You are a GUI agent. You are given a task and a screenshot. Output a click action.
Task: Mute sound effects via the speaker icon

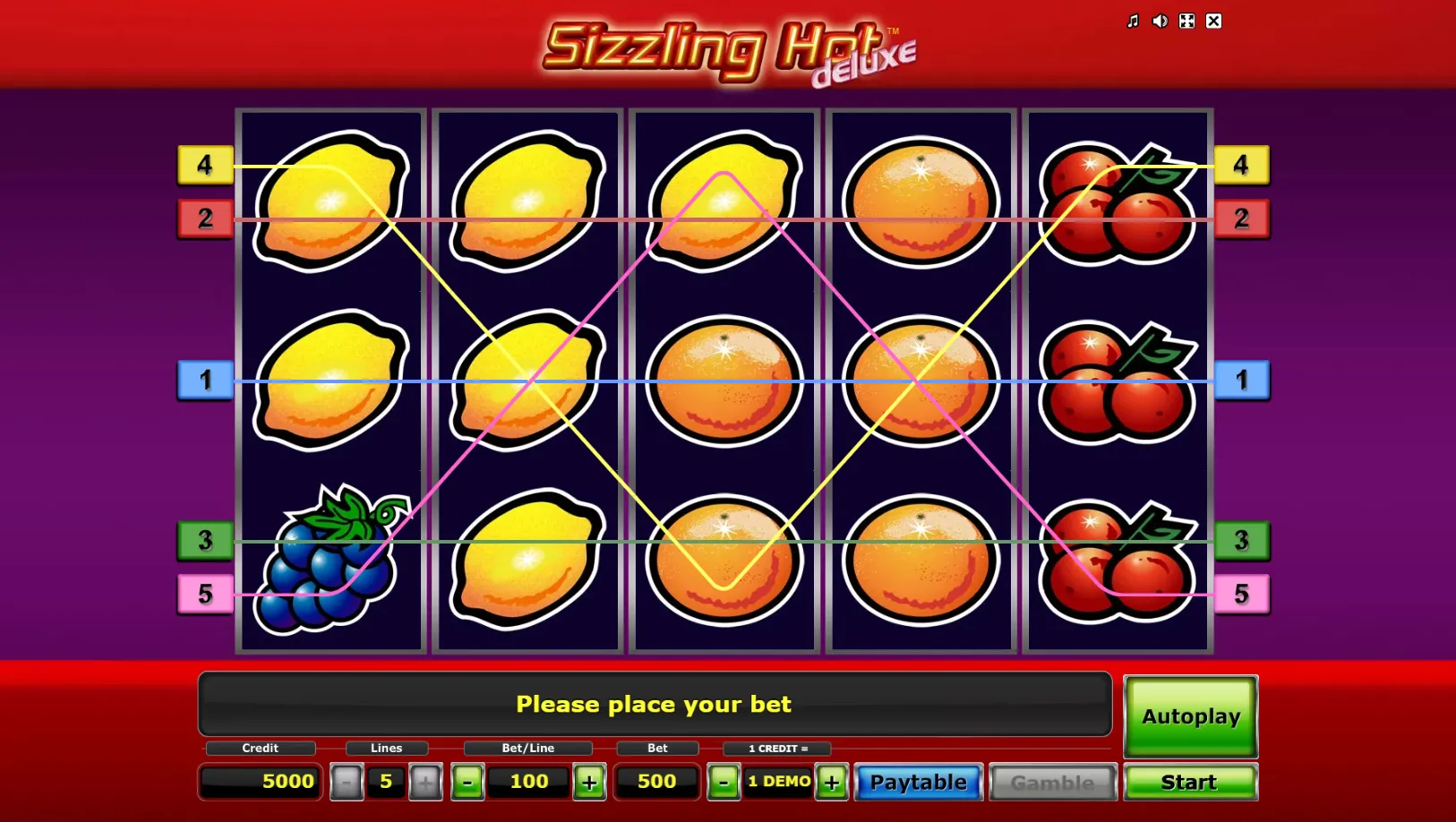(1160, 21)
